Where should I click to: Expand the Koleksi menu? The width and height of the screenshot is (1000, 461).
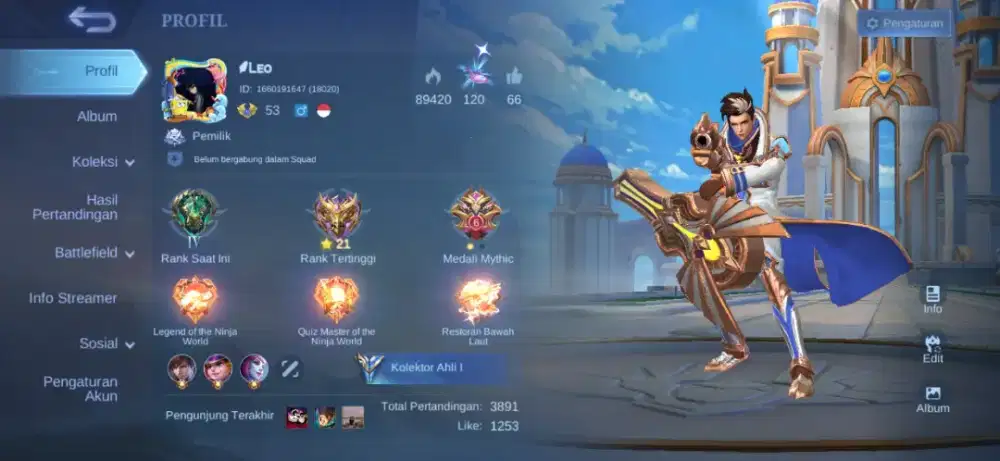102,161
